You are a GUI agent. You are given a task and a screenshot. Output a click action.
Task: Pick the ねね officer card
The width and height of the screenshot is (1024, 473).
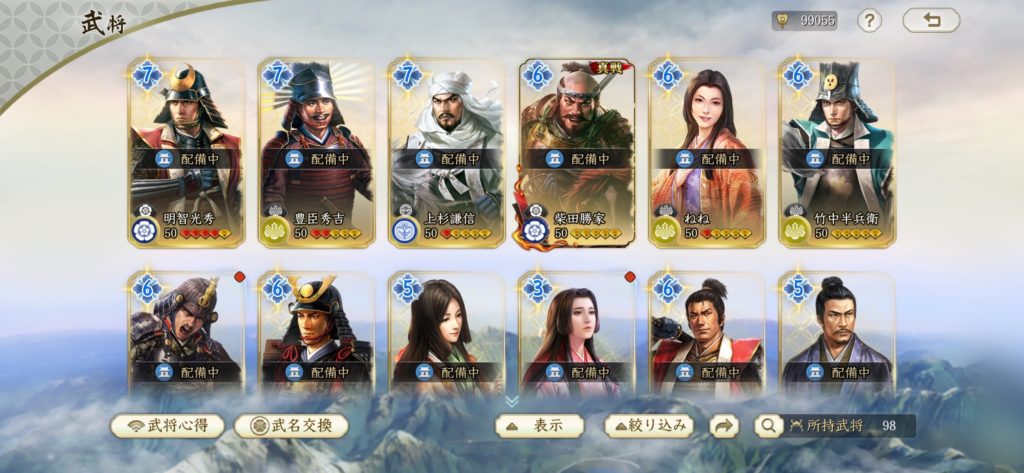coord(706,152)
